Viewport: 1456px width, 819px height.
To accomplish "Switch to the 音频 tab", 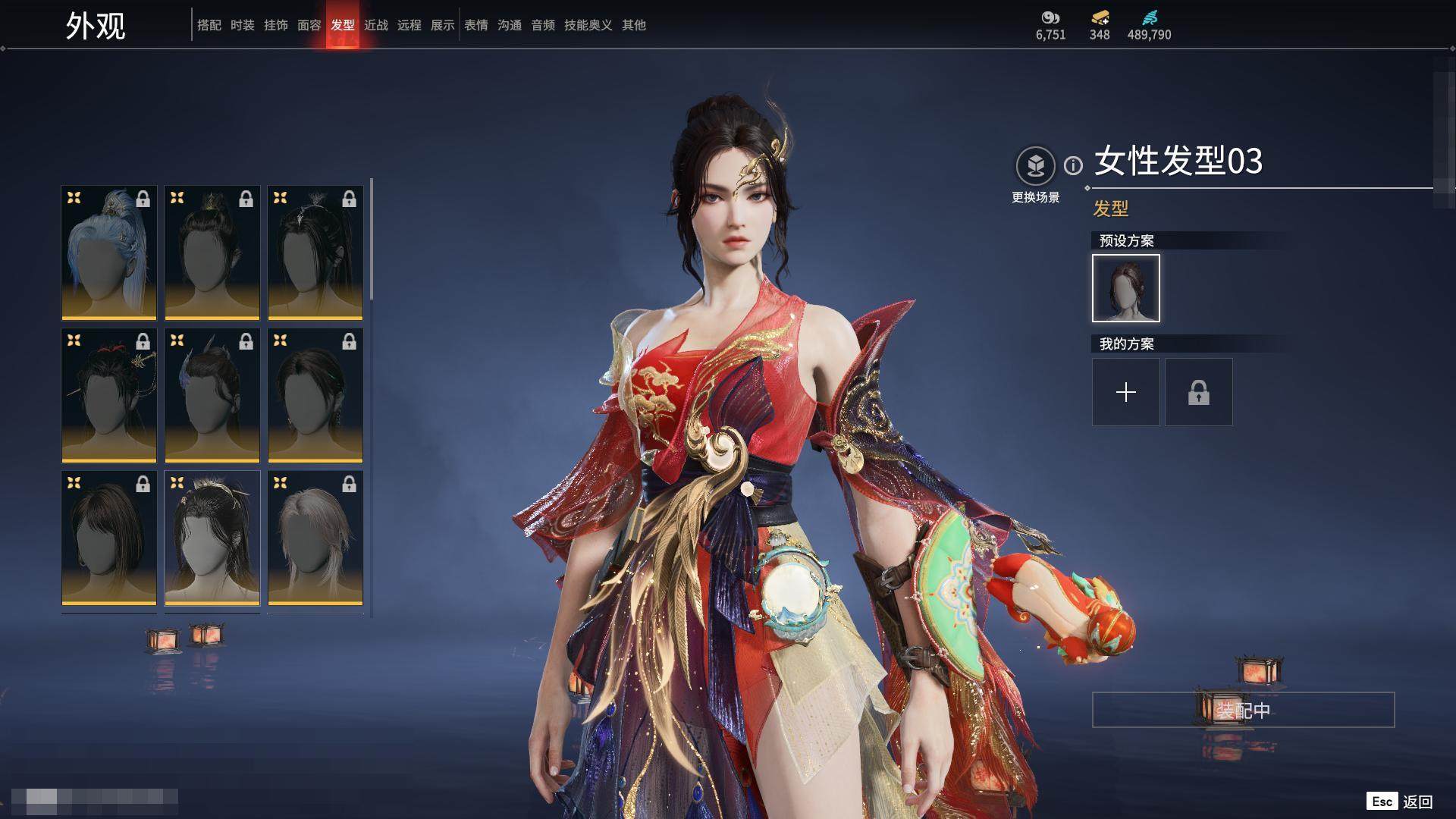I will coord(543,25).
